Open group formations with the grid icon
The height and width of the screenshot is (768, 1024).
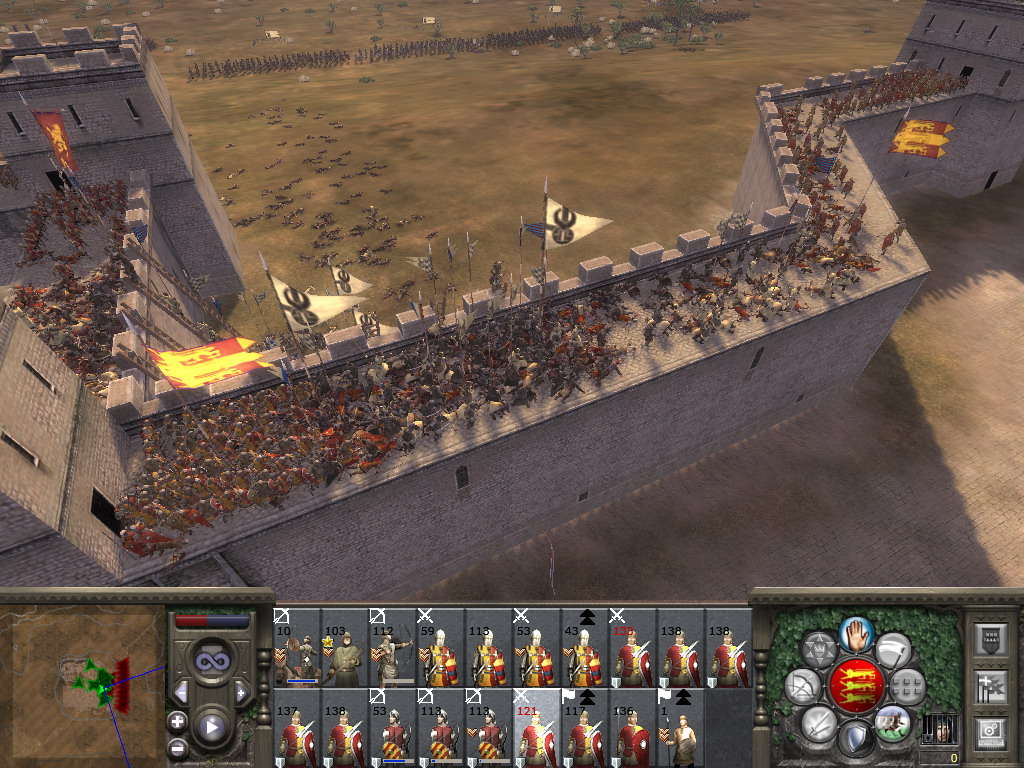907,687
